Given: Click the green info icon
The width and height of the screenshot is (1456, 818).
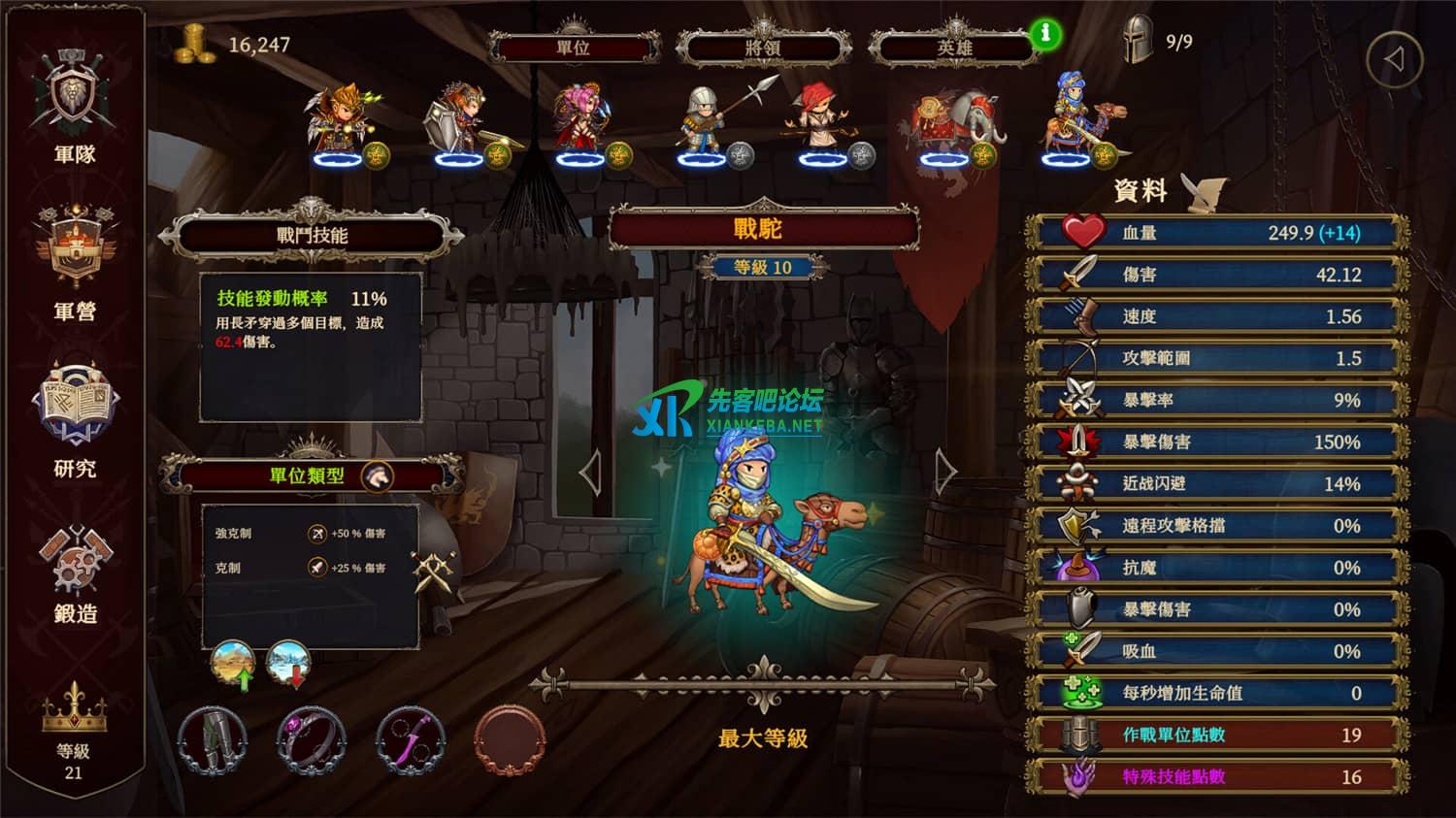Looking at the screenshot, I should click(x=1045, y=34).
